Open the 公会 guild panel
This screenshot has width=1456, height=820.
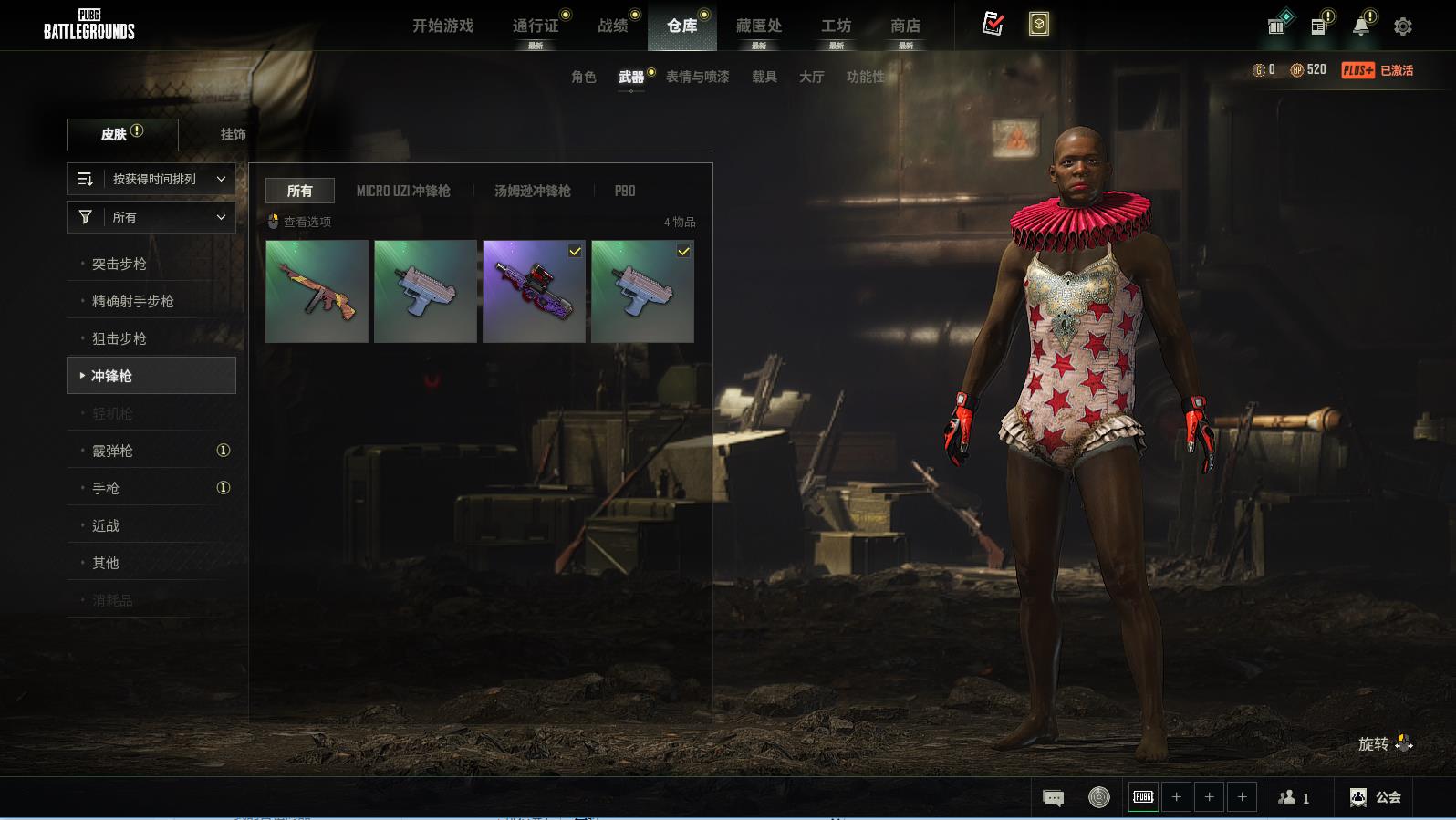[x=1375, y=797]
